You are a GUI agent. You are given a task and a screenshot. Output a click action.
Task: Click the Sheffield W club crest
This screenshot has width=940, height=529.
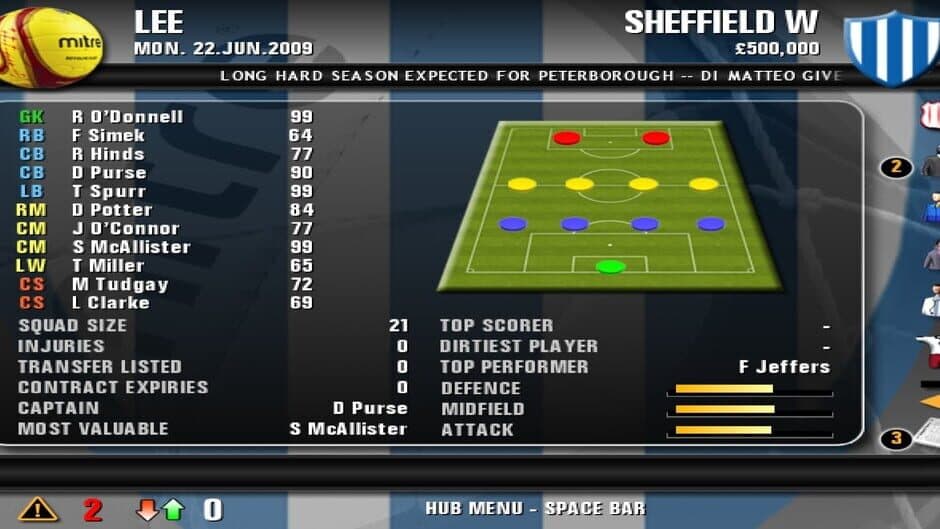click(891, 45)
